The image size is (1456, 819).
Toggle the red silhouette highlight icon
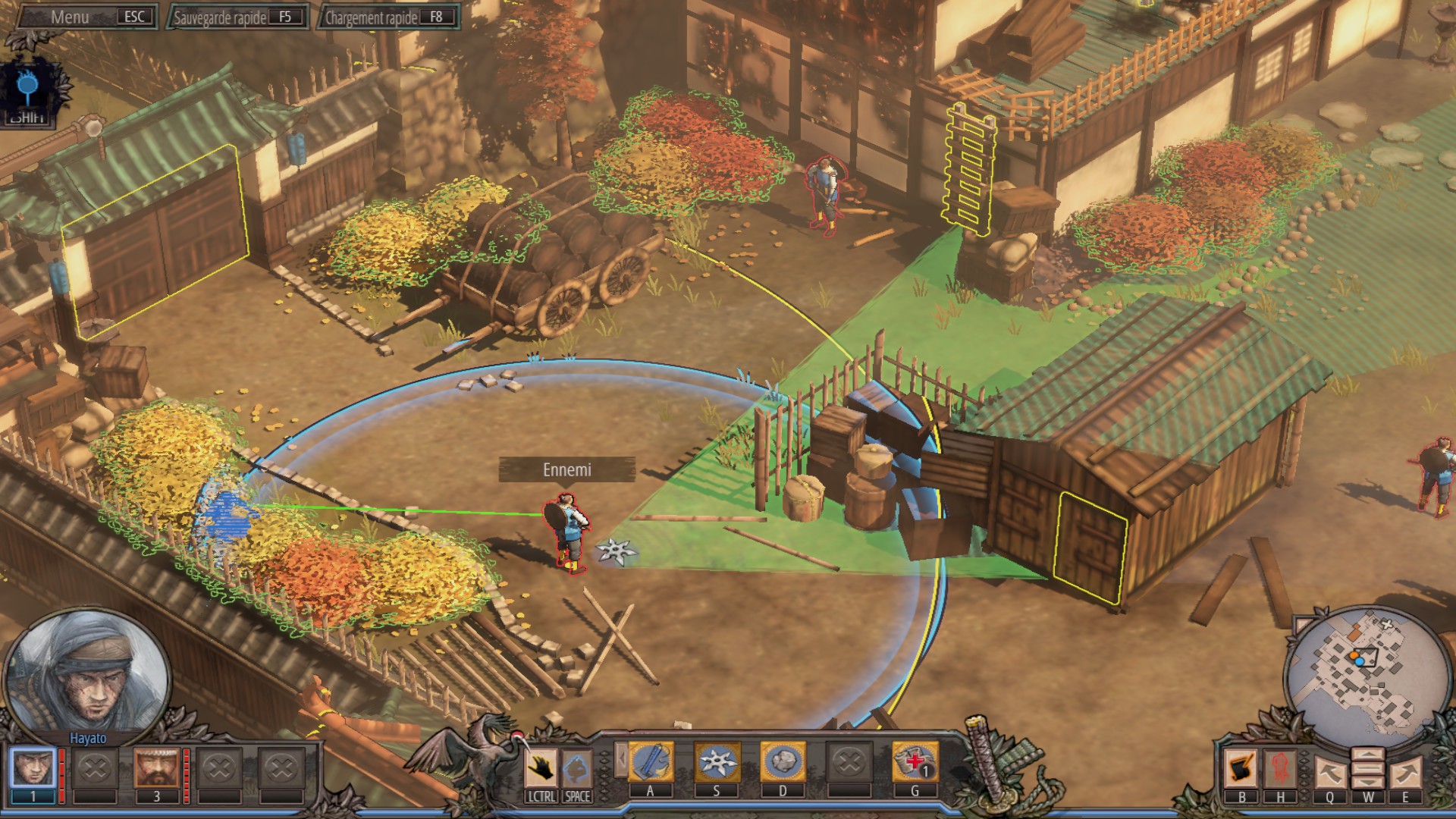pos(1280,768)
